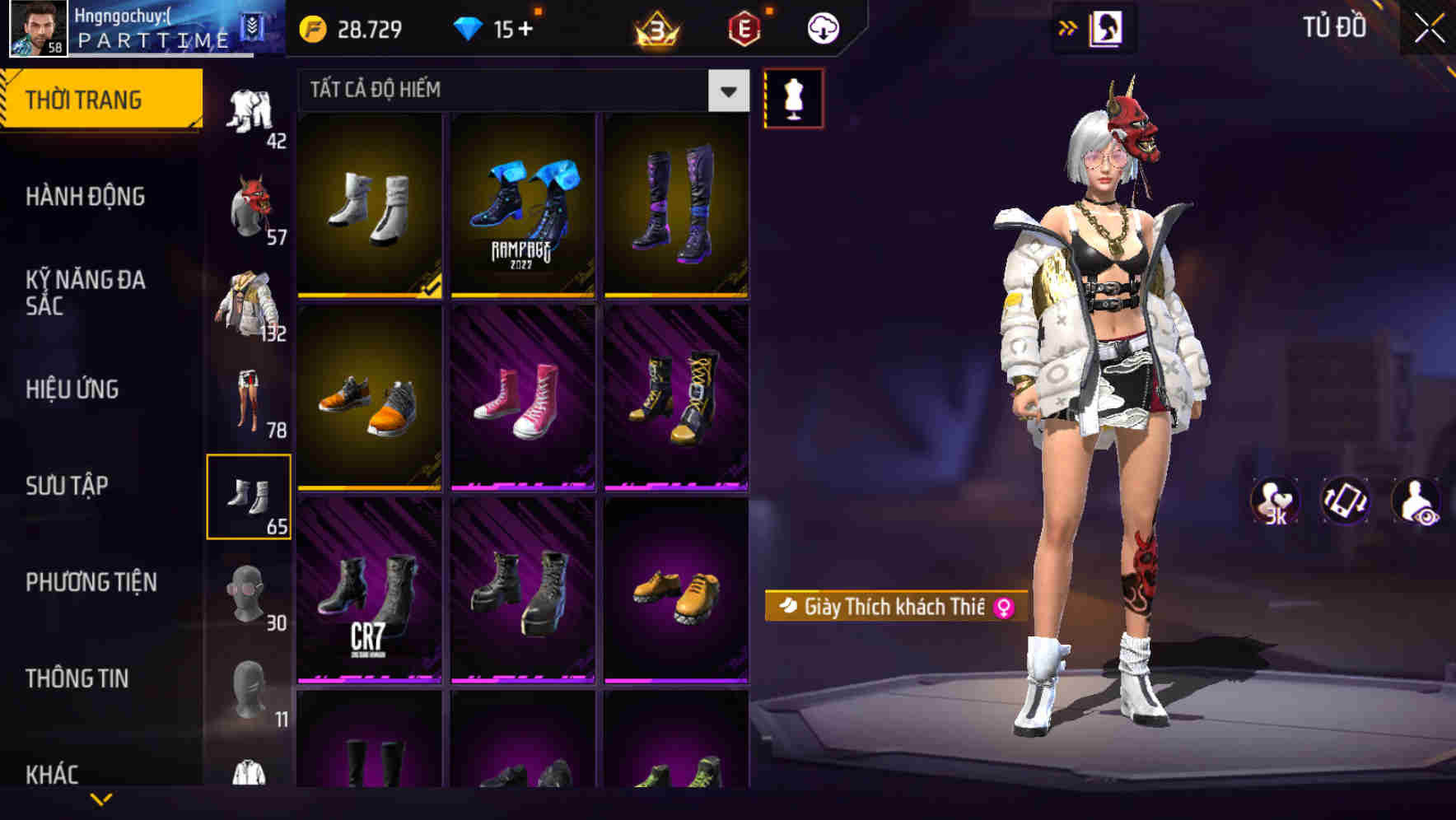Open the SƯU TẬP menu item
Screen dimensions: 1456x820
pos(68,486)
